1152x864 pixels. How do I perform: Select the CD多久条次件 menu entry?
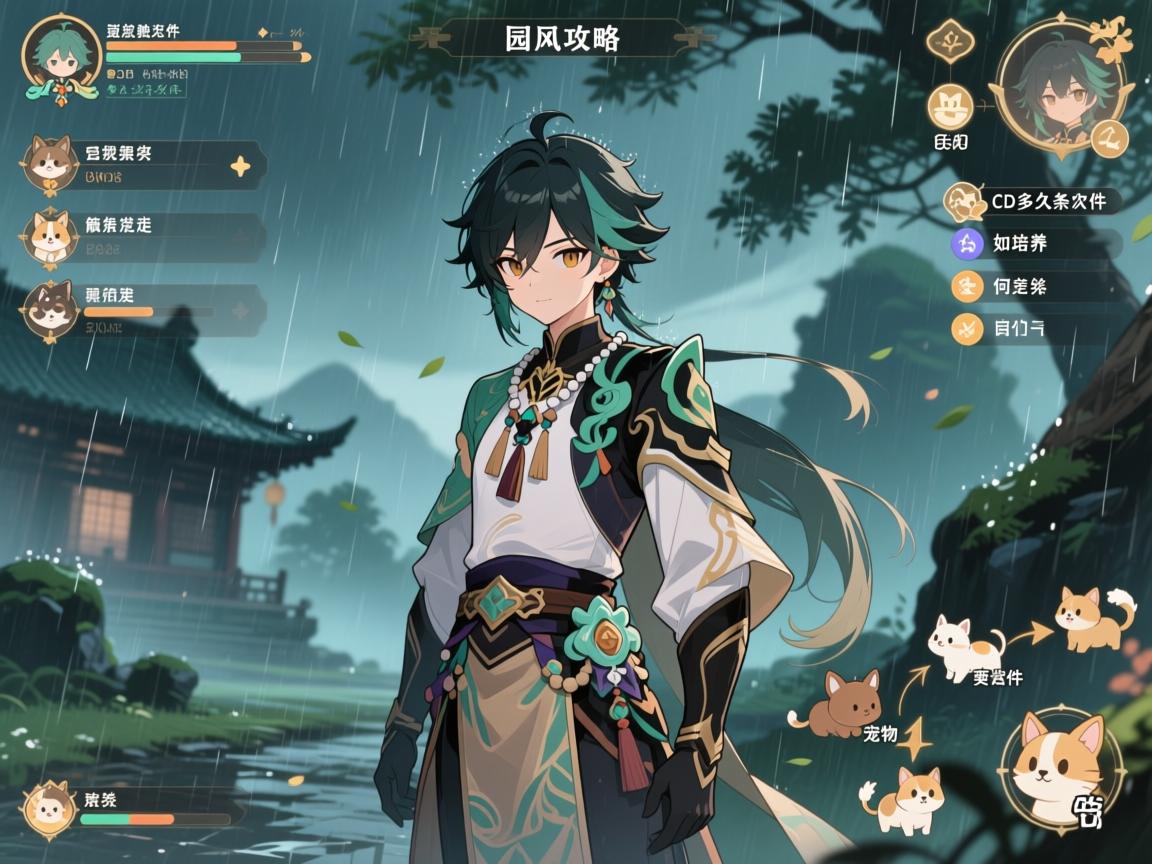(1035, 201)
